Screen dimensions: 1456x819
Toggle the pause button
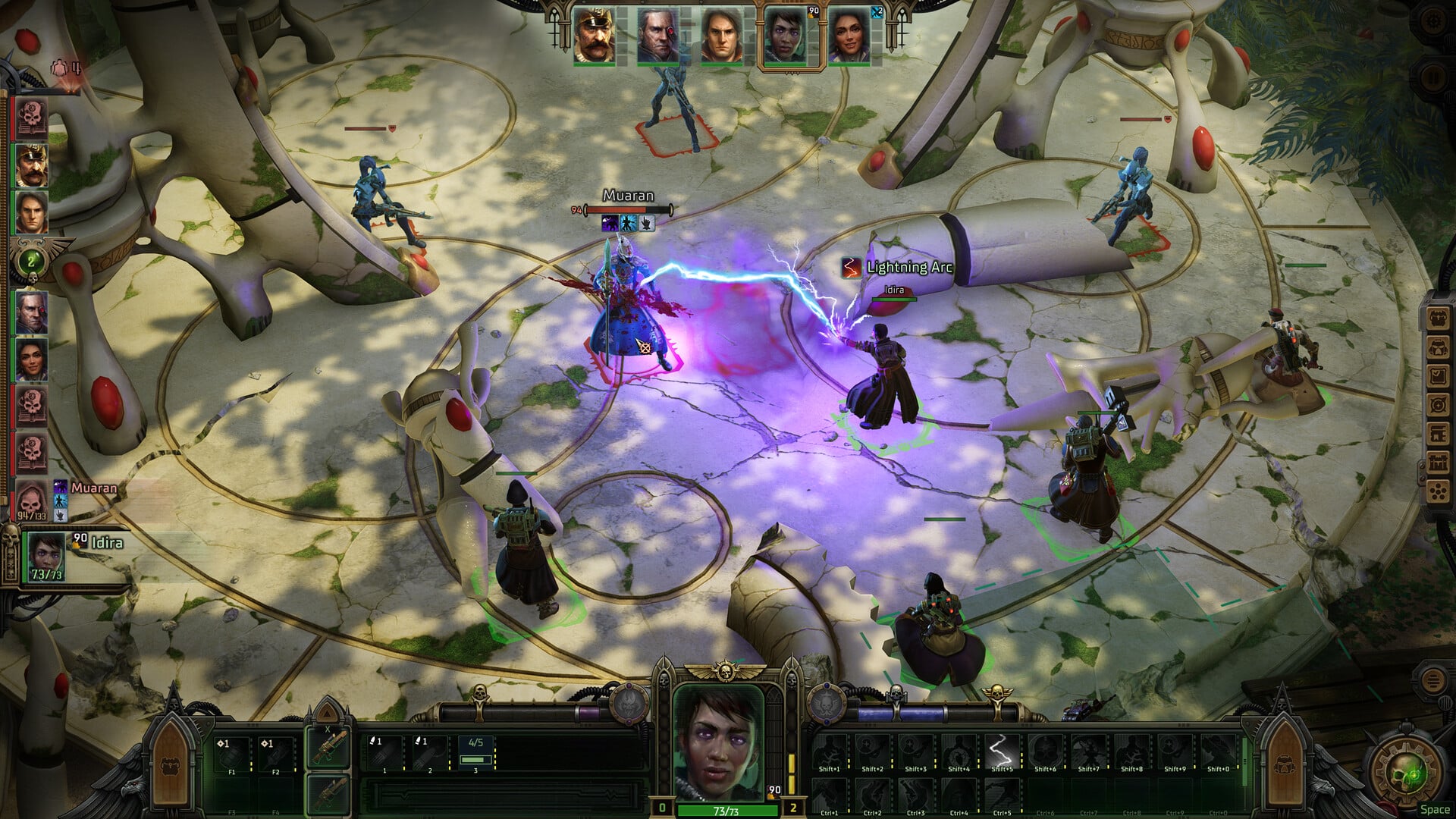(x=1432, y=77)
